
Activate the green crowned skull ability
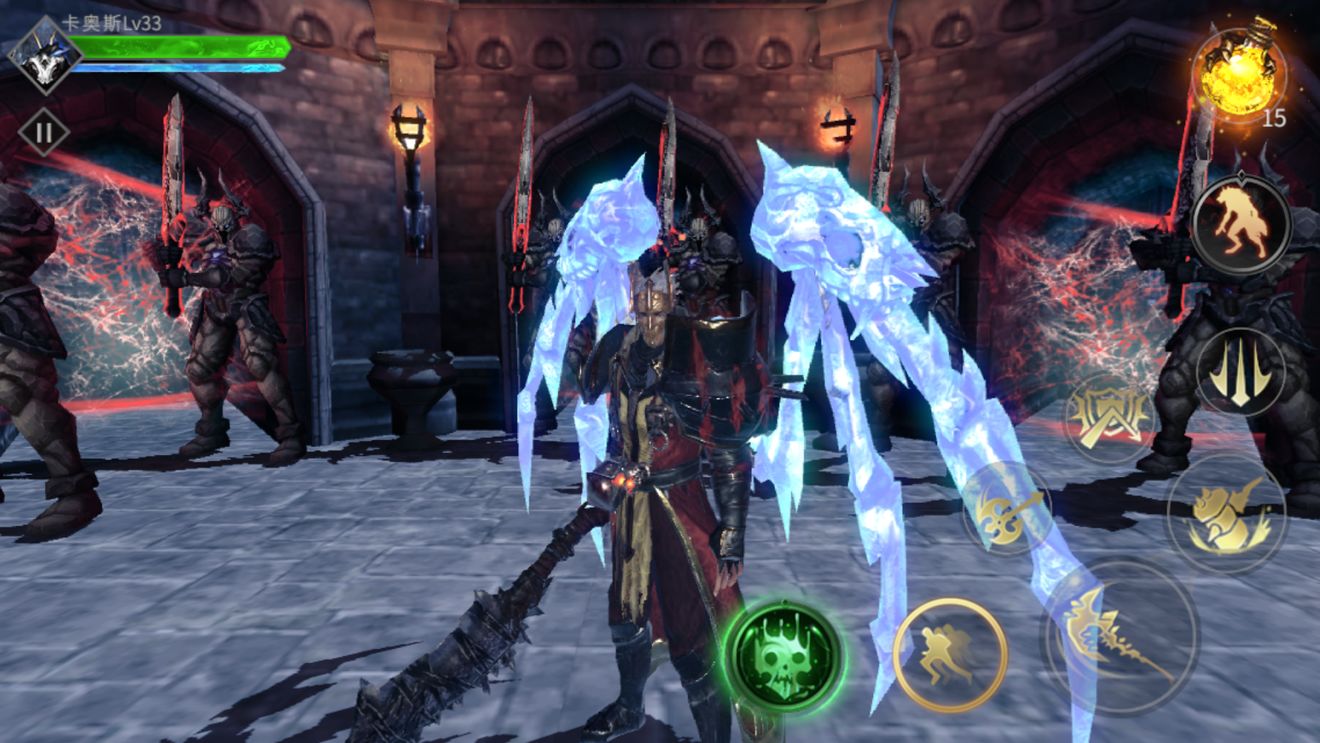tap(783, 657)
